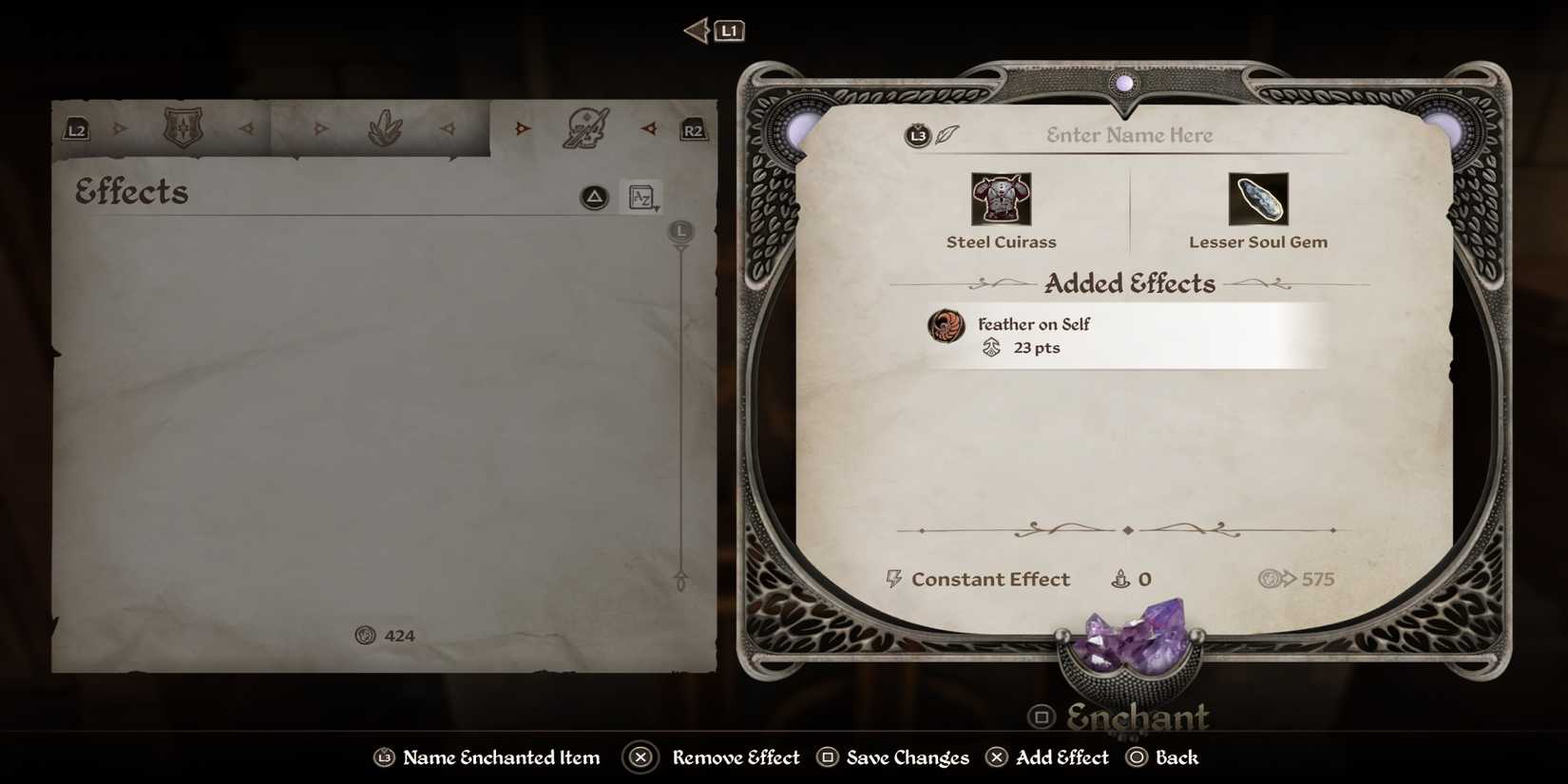The height and width of the screenshot is (784, 1568).
Task: Open the A-Z sorting dropdown
Action: [642, 198]
